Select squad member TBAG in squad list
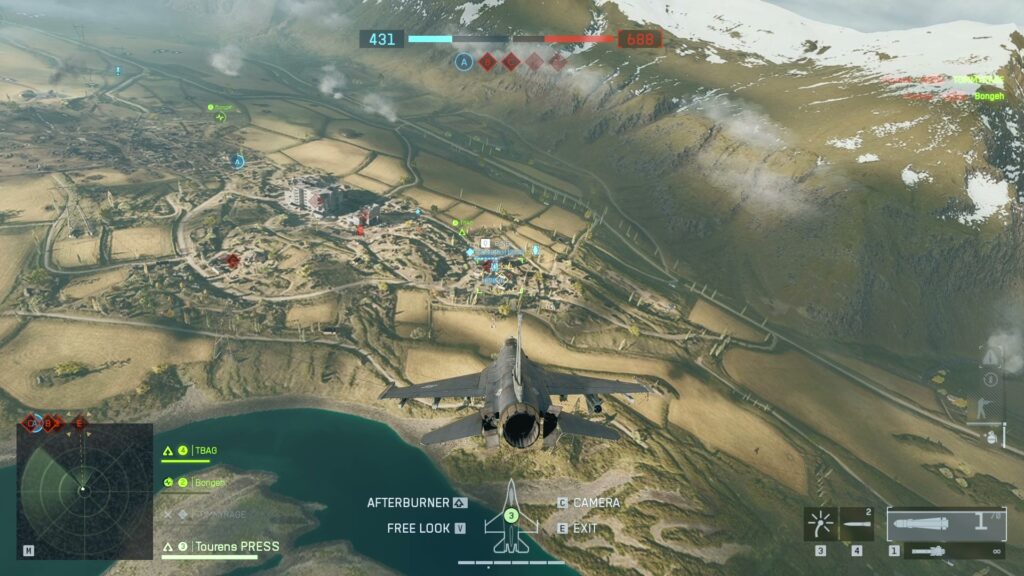The image size is (1024, 576). (x=204, y=450)
